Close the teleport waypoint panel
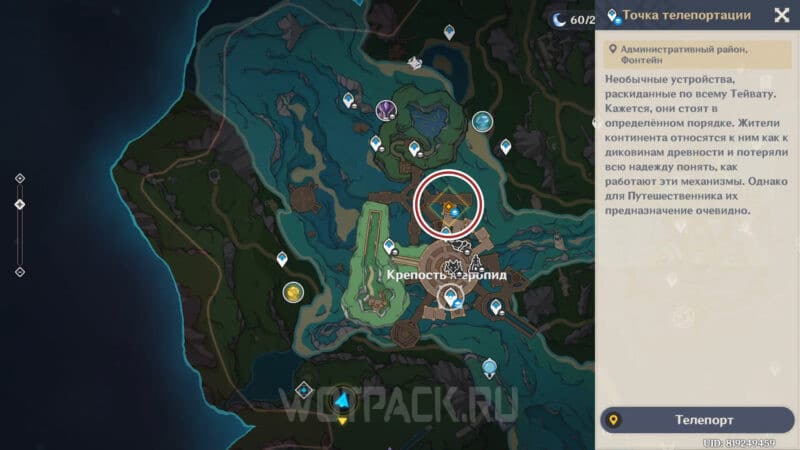The image size is (800, 450). pyautogui.click(x=781, y=15)
